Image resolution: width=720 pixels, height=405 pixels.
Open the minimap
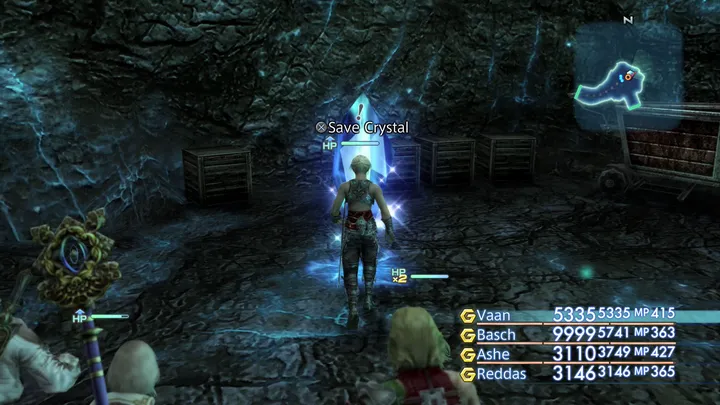pos(625,77)
